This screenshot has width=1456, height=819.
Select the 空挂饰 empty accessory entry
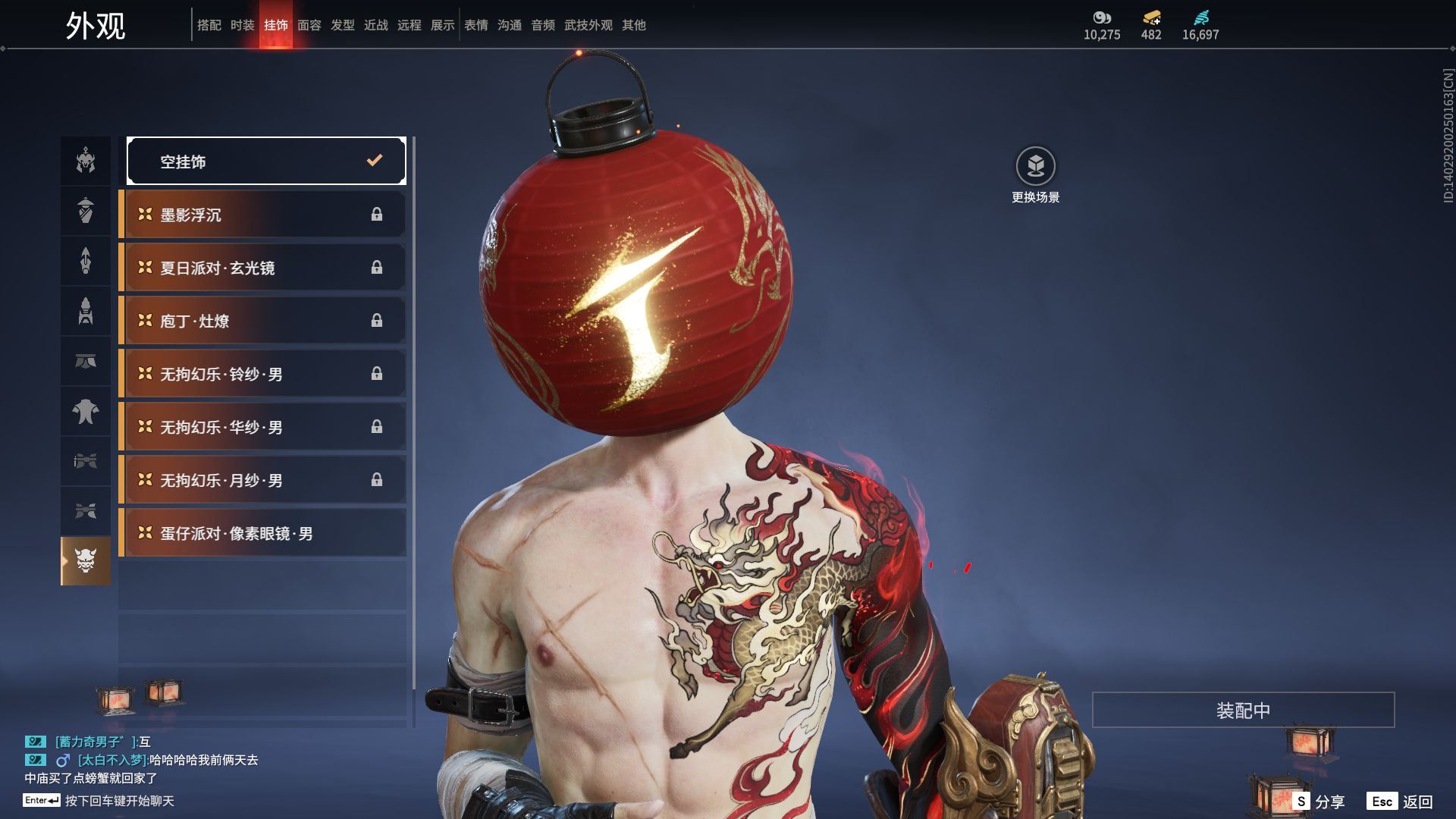point(266,161)
